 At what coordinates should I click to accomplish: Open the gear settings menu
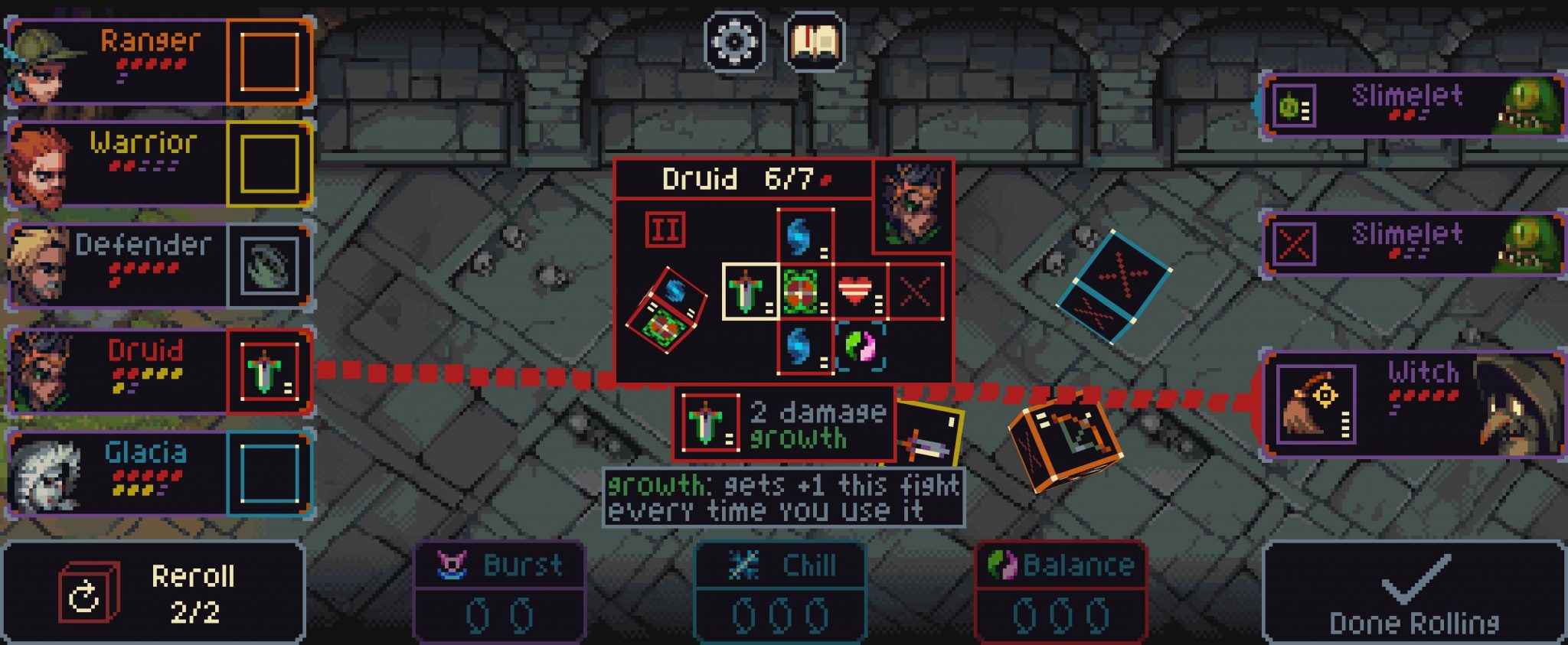733,41
